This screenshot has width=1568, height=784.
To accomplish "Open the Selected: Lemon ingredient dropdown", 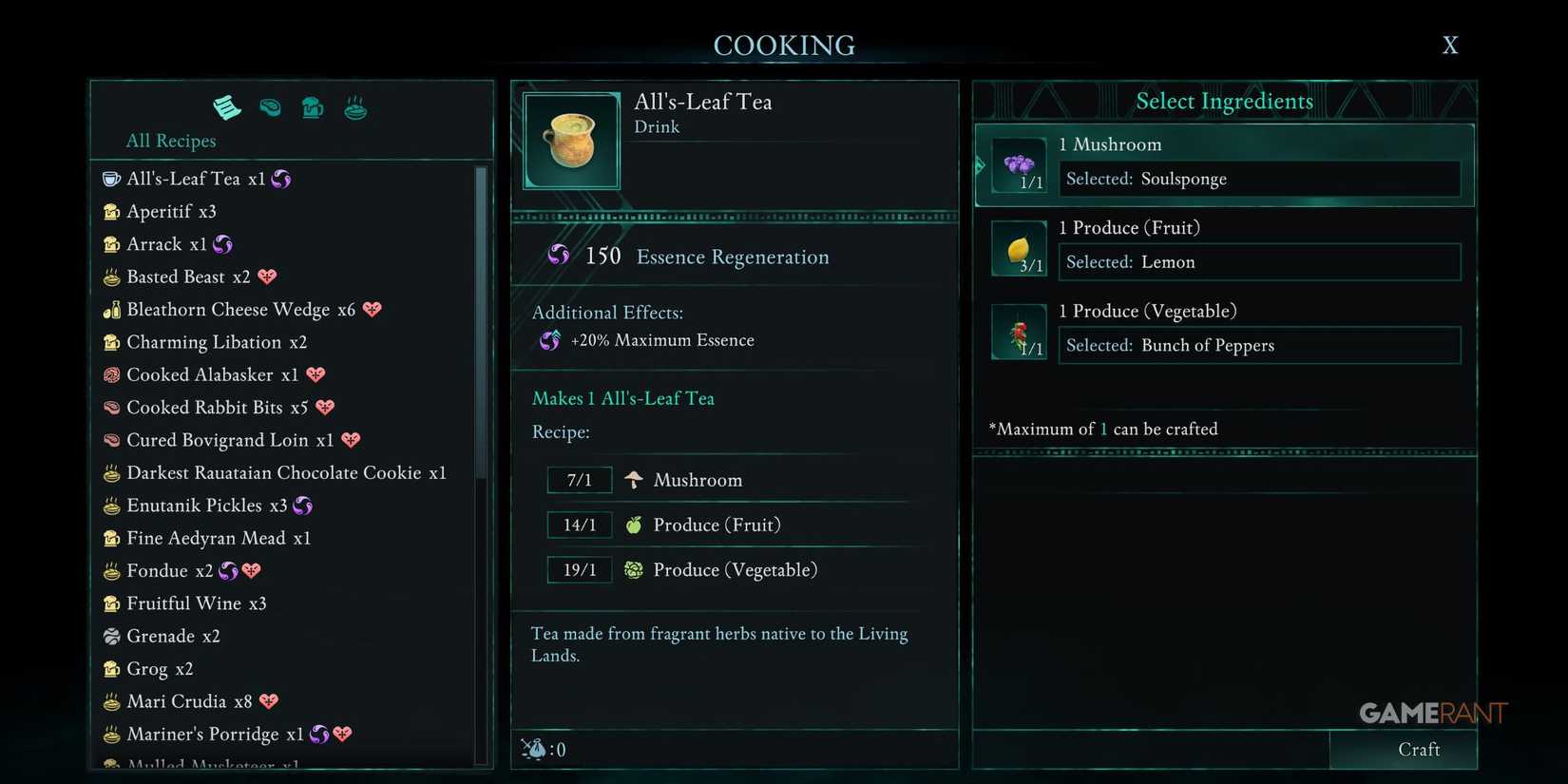I will coord(1258,262).
